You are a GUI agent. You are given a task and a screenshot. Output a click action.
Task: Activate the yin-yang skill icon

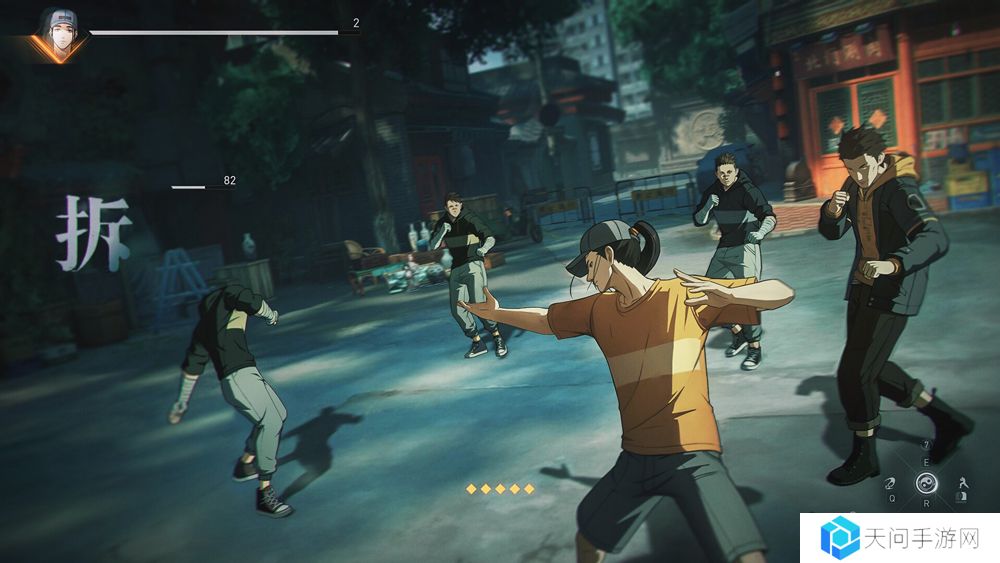926,482
